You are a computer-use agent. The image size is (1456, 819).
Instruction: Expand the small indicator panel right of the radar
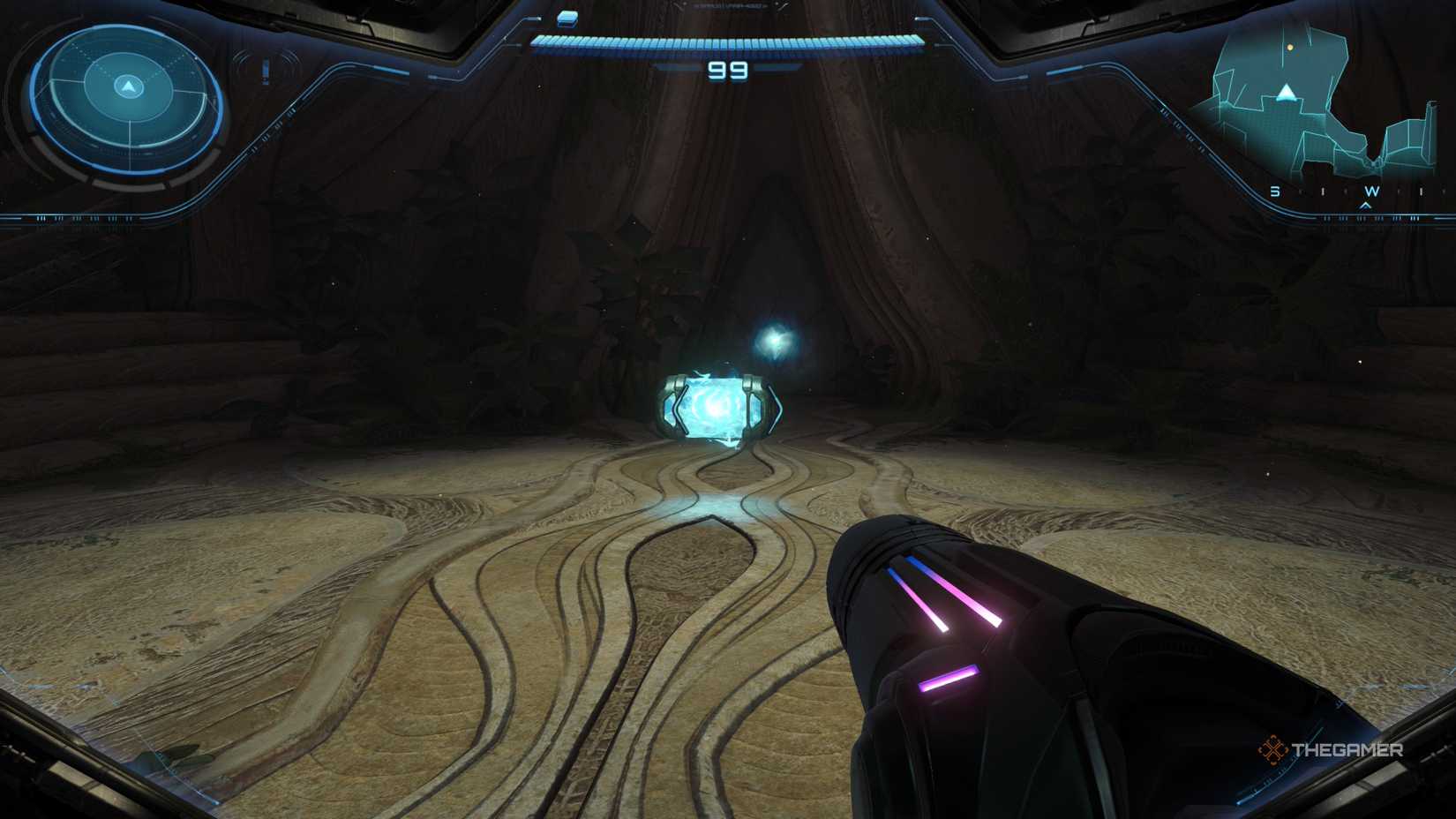pos(266,71)
